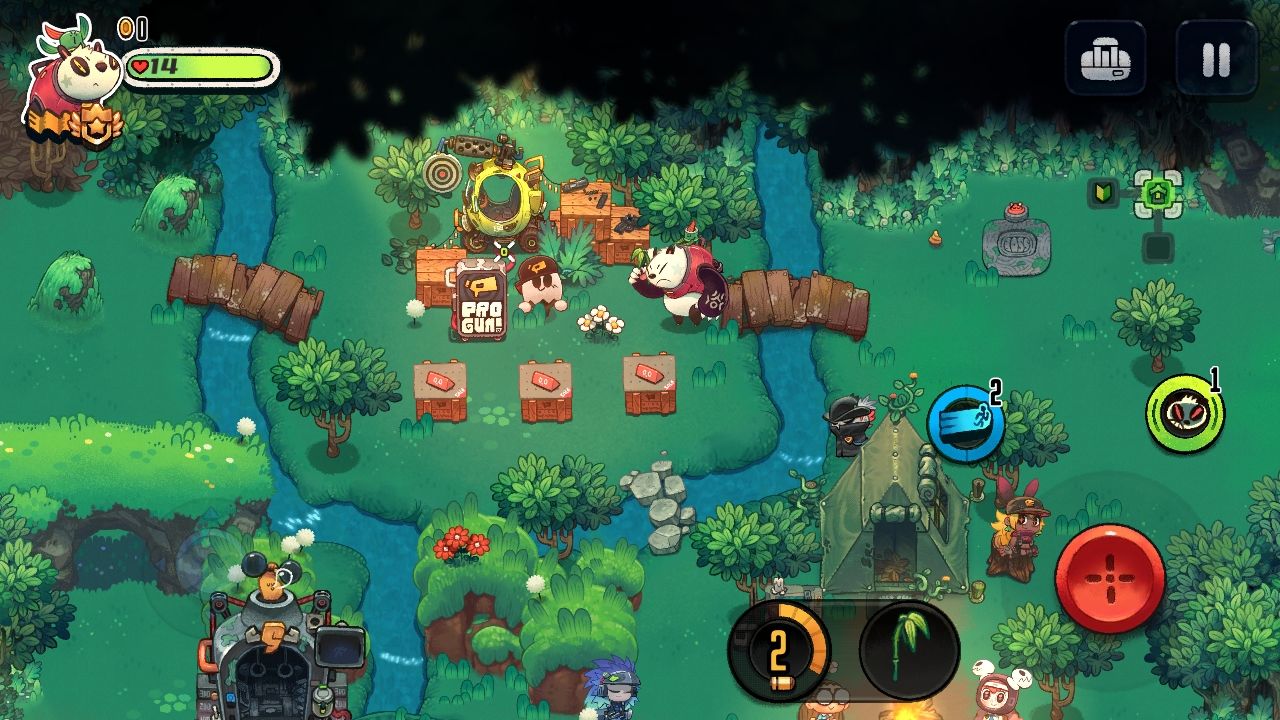Select the bamboo weapon slot
Viewport: 1280px width, 720px height.
[x=909, y=650]
